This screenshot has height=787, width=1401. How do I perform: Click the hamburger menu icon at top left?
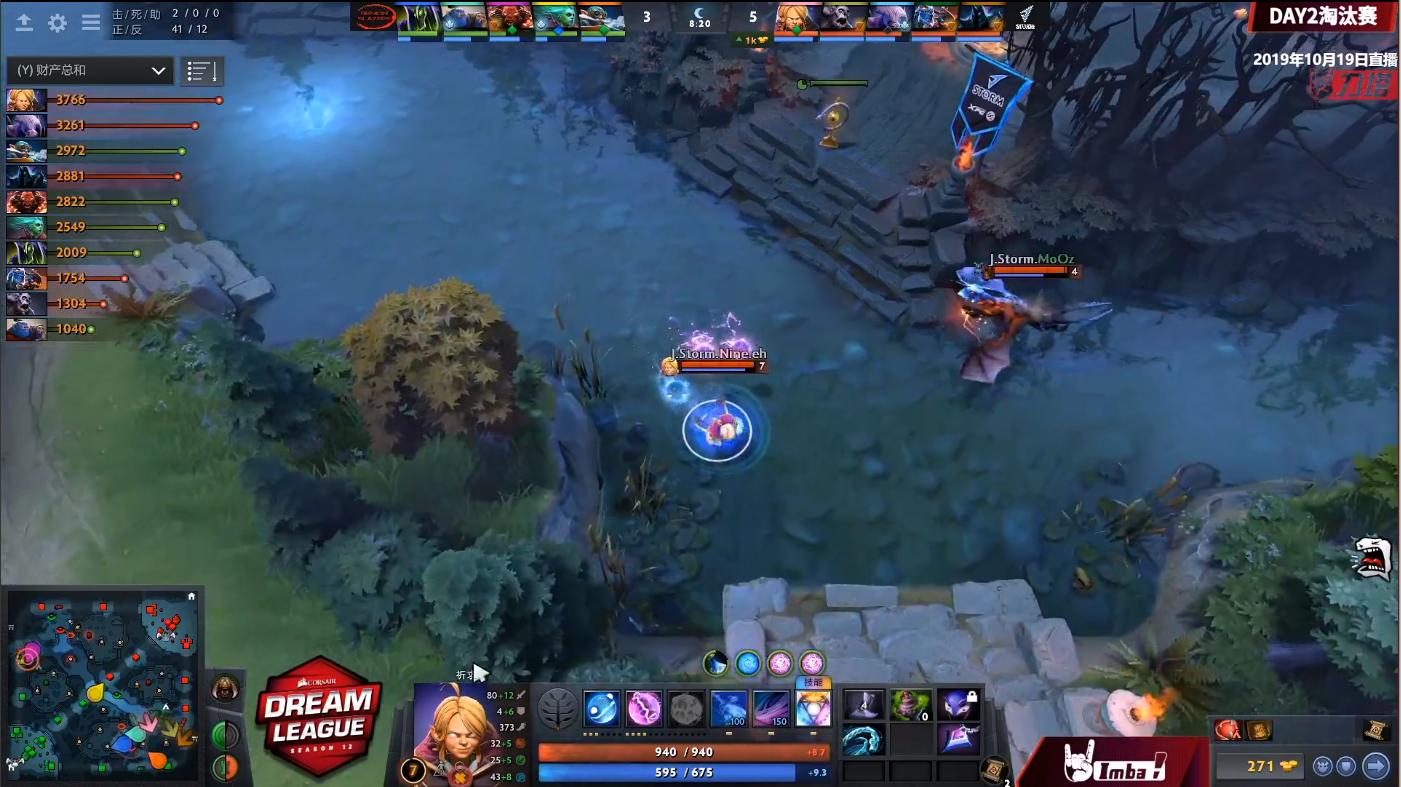91,23
